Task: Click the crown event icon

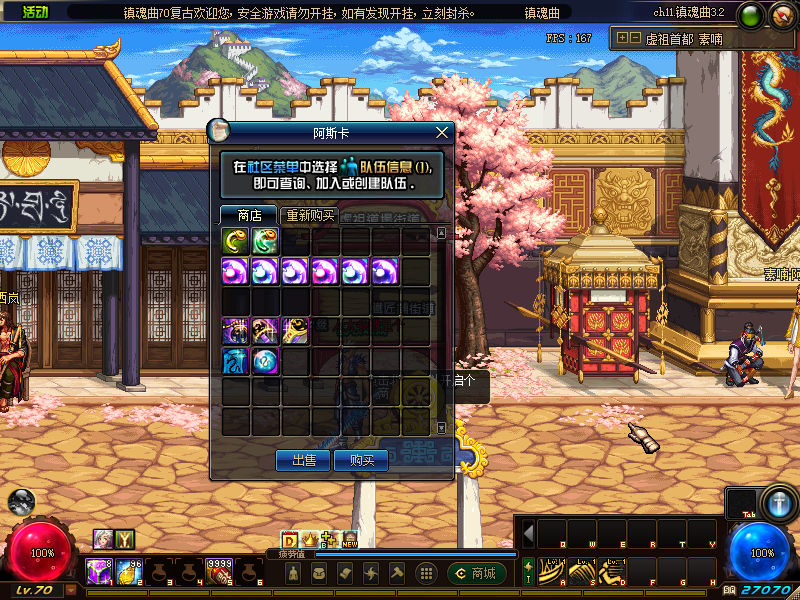Action: click(309, 540)
